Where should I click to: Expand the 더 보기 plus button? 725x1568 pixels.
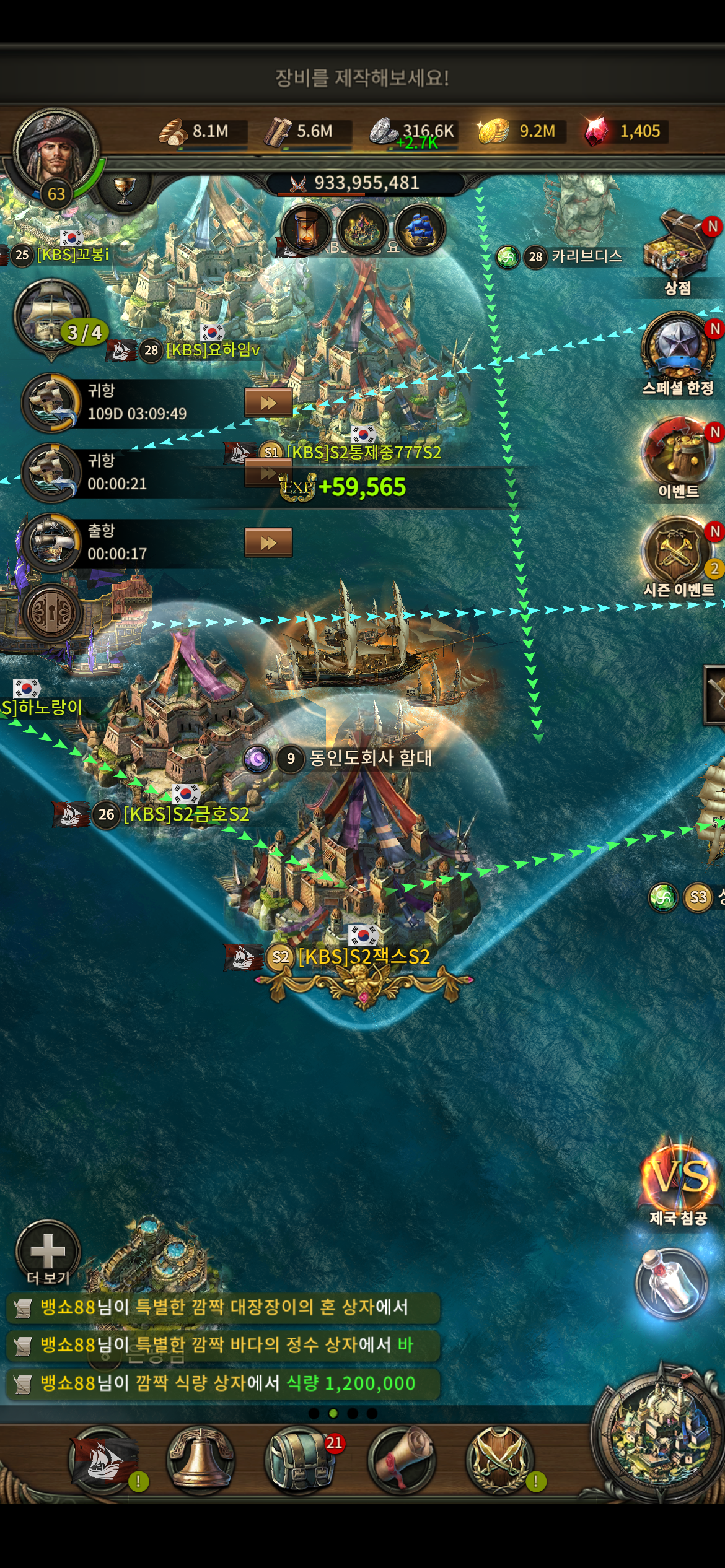(48, 1250)
